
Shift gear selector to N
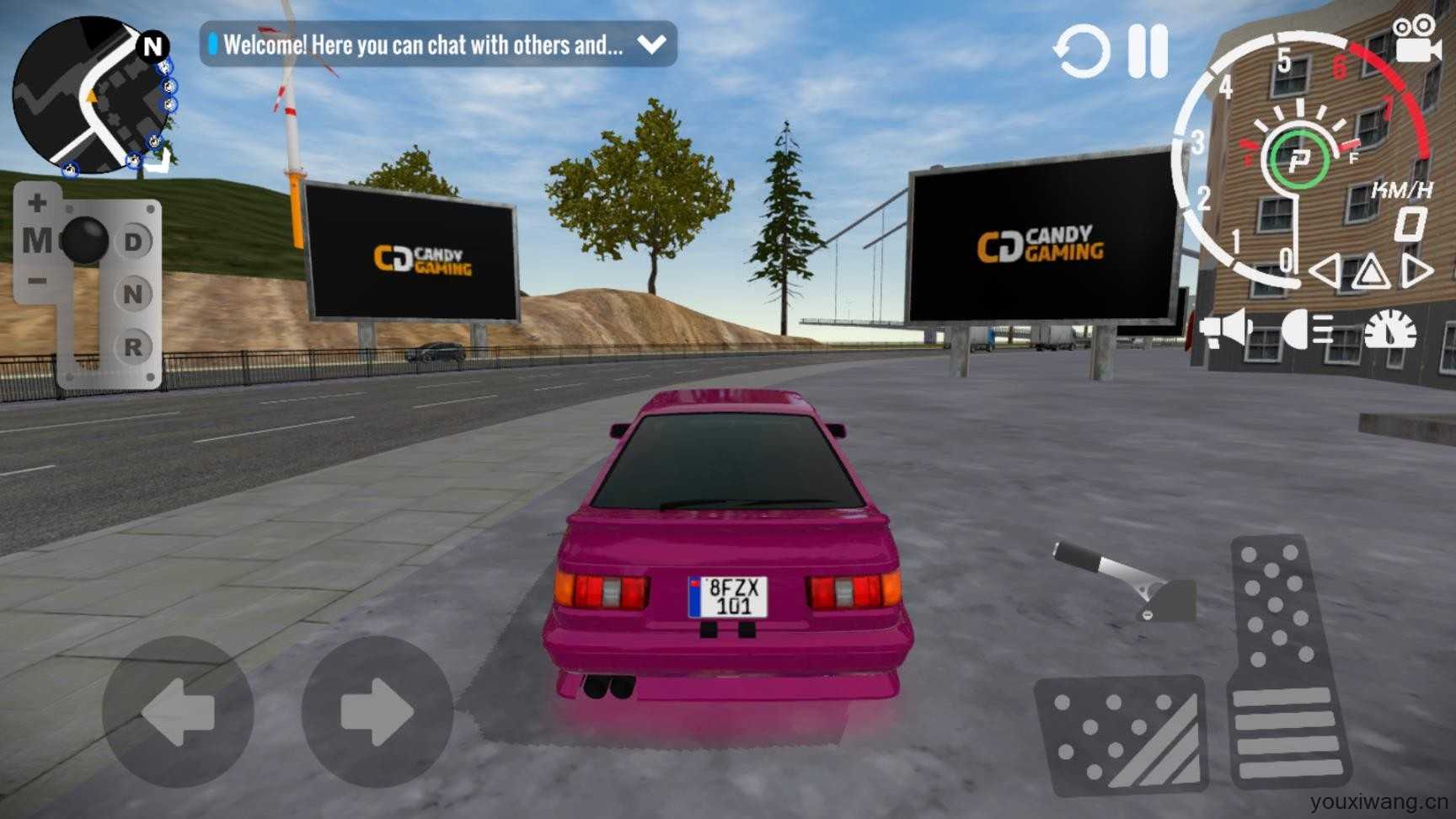[133, 294]
